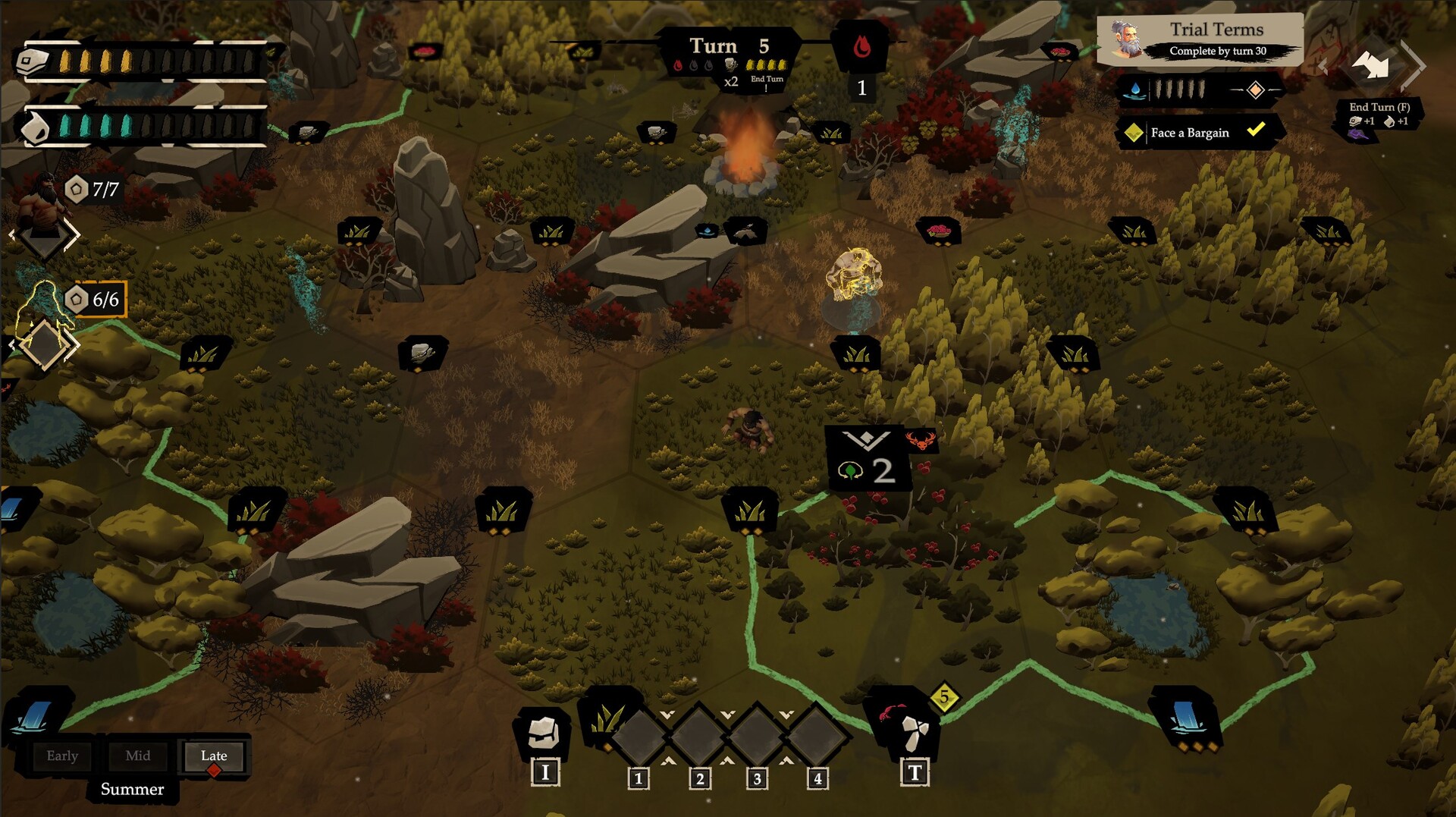Click the water drop trial progress row

[x=1198, y=90]
